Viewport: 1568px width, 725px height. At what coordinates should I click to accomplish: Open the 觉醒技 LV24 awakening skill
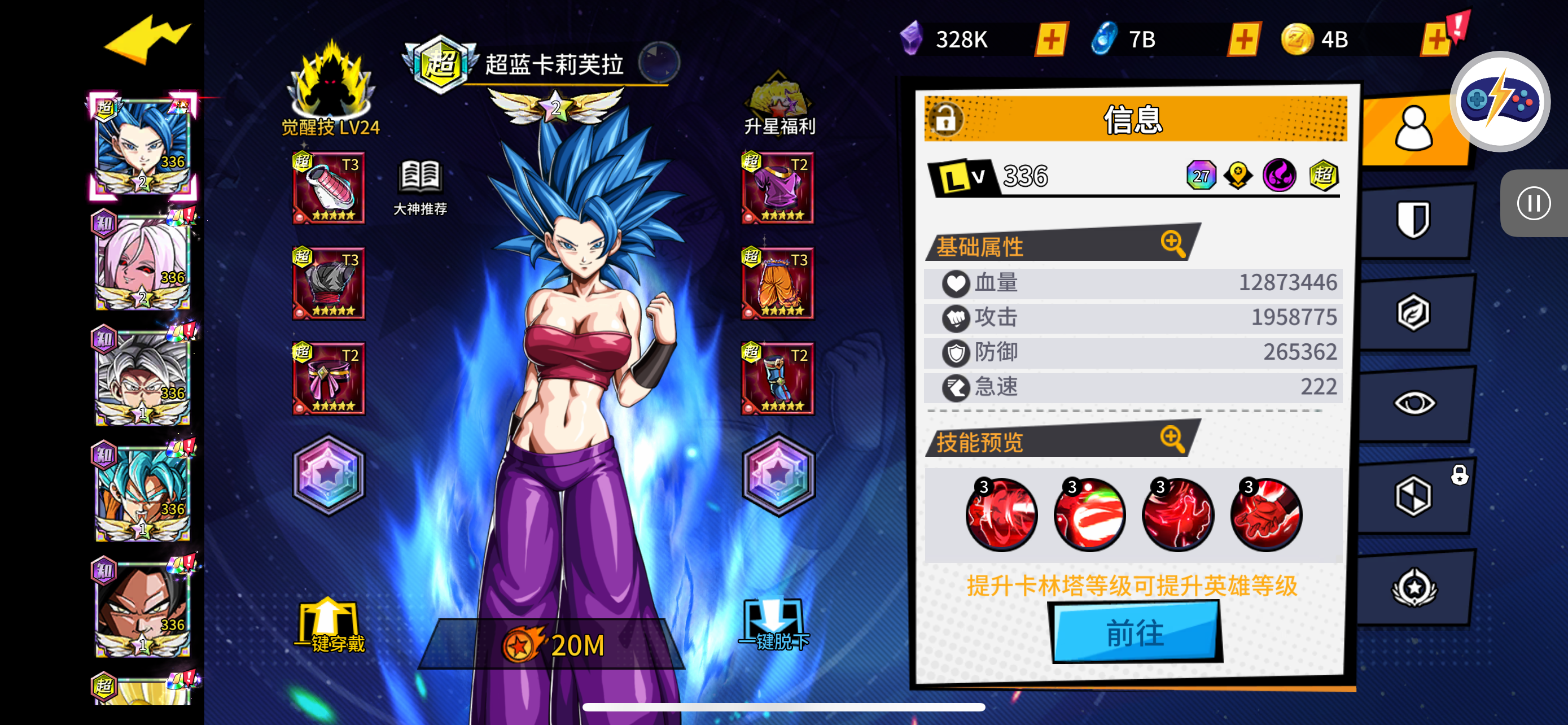331,88
